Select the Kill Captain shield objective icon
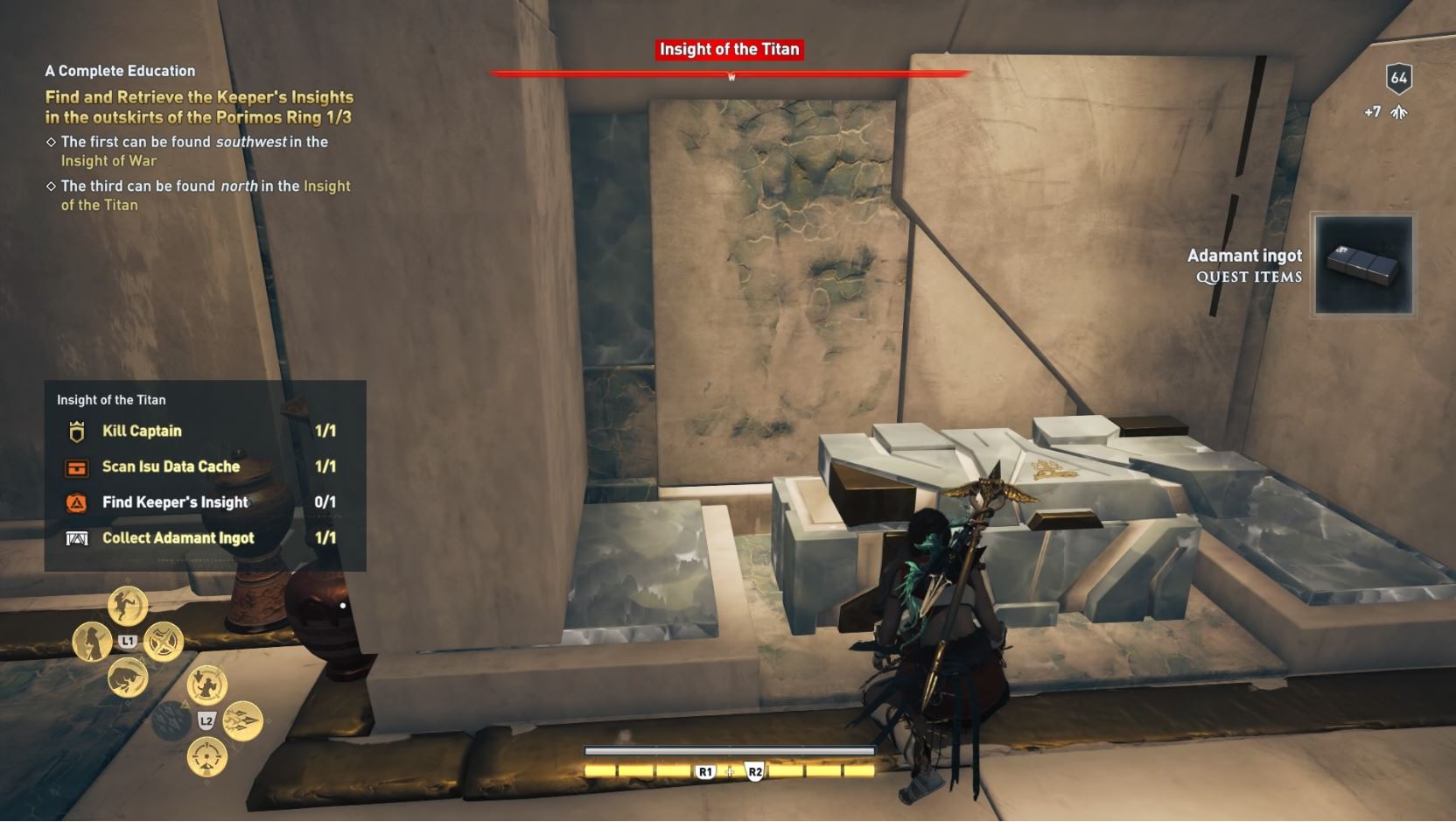The width and height of the screenshot is (1456, 822). [77, 431]
